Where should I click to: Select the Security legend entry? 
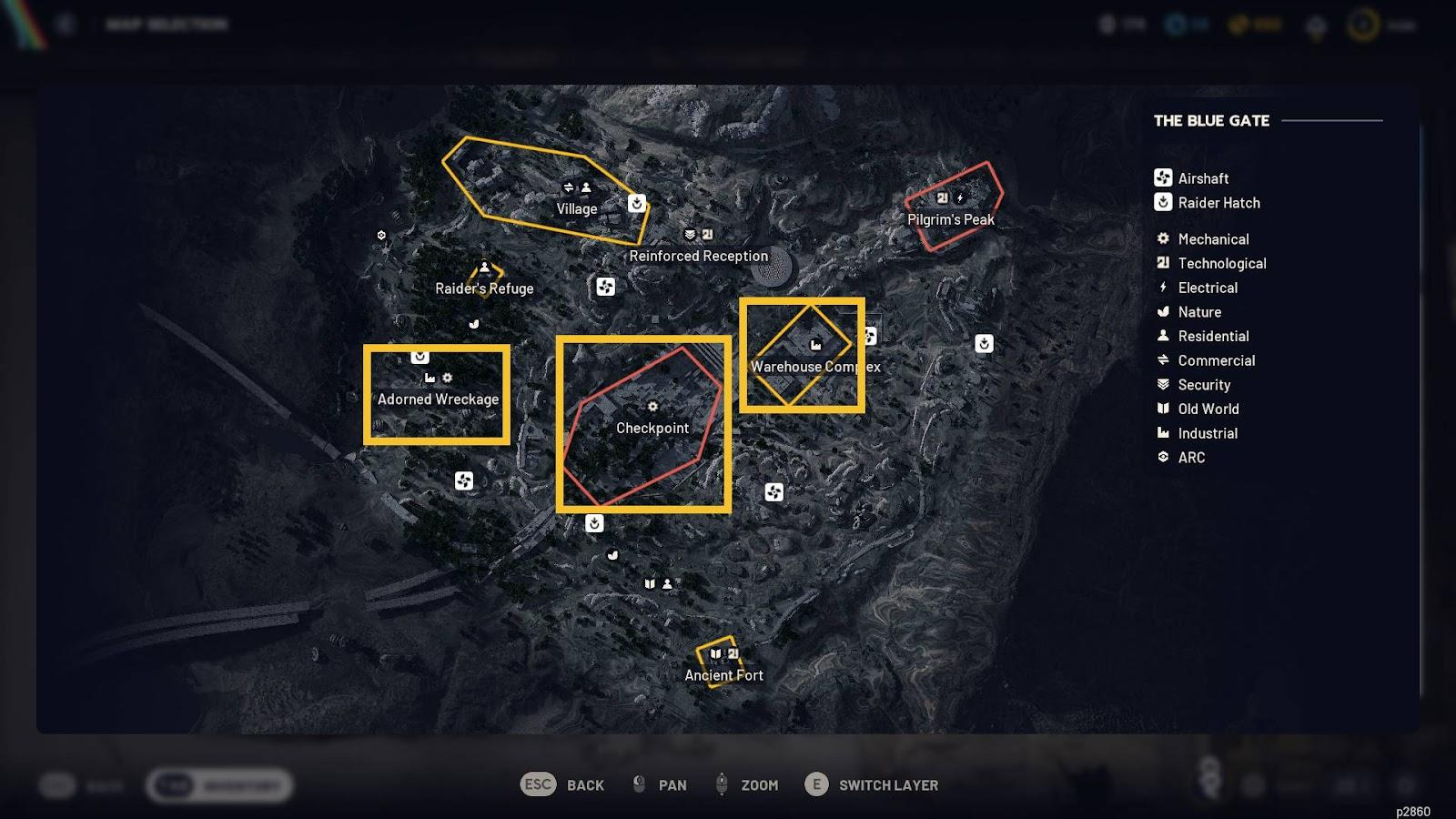1203,385
